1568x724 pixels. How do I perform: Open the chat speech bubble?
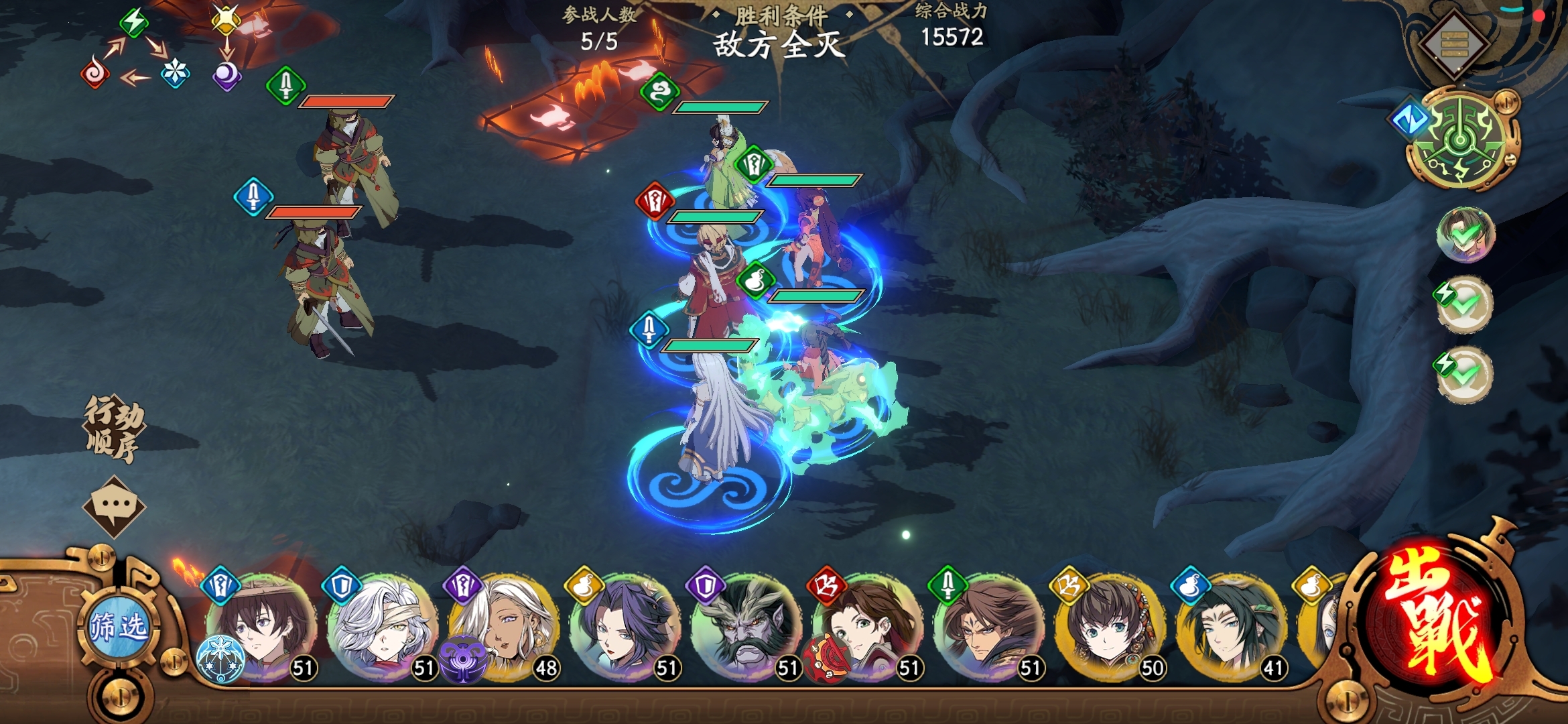[114, 506]
